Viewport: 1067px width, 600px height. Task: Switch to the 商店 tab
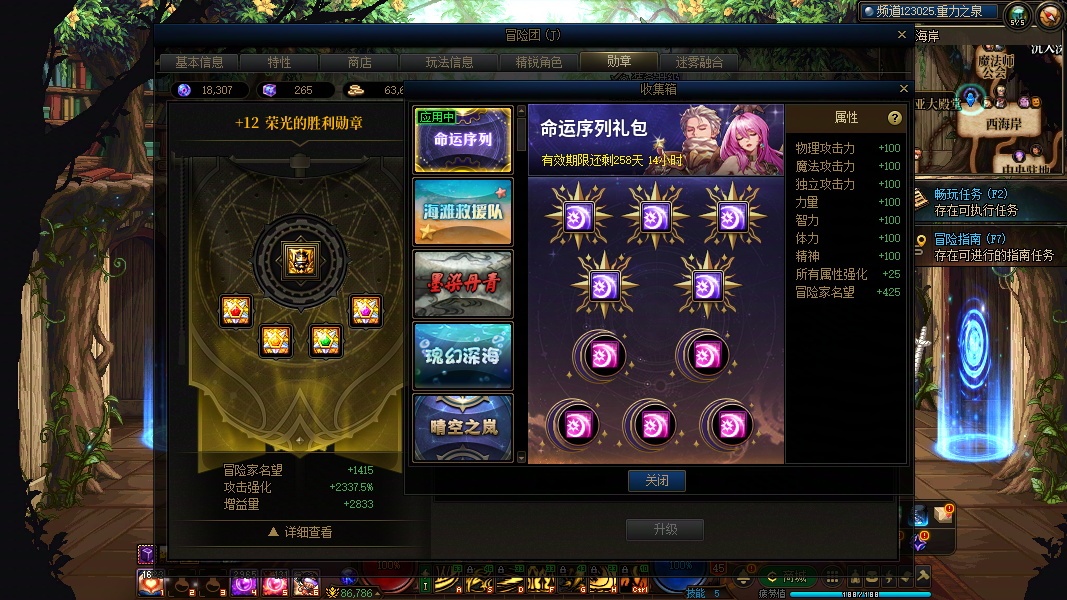(x=359, y=62)
